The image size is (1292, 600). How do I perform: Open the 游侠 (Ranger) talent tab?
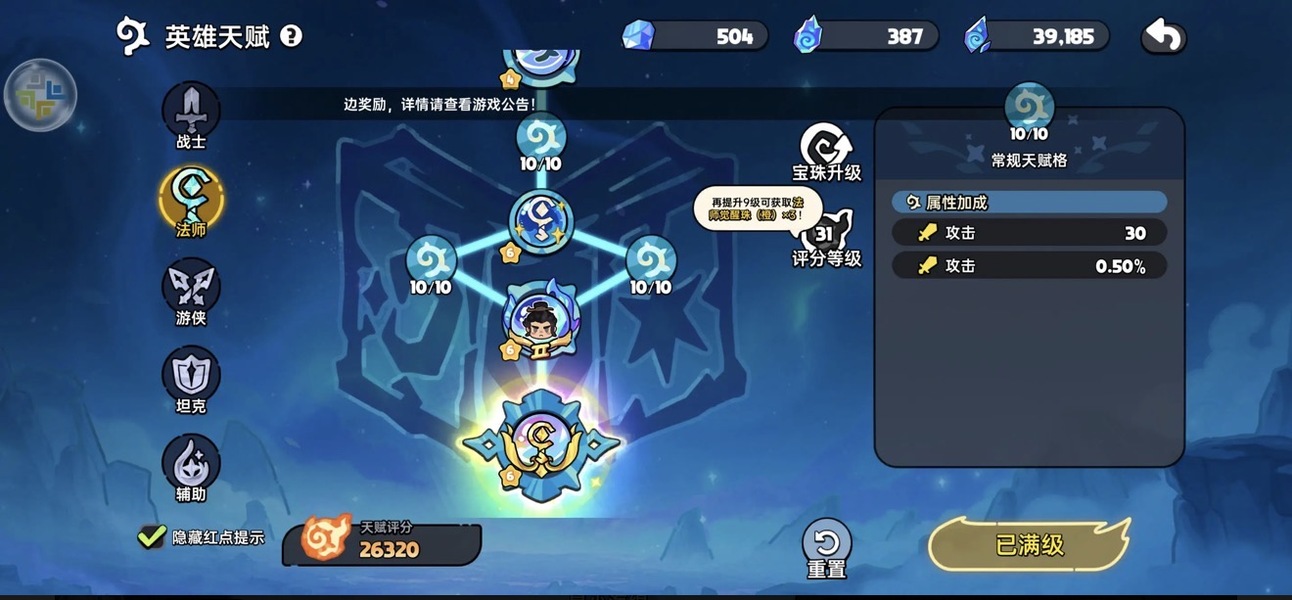[x=191, y=289]
